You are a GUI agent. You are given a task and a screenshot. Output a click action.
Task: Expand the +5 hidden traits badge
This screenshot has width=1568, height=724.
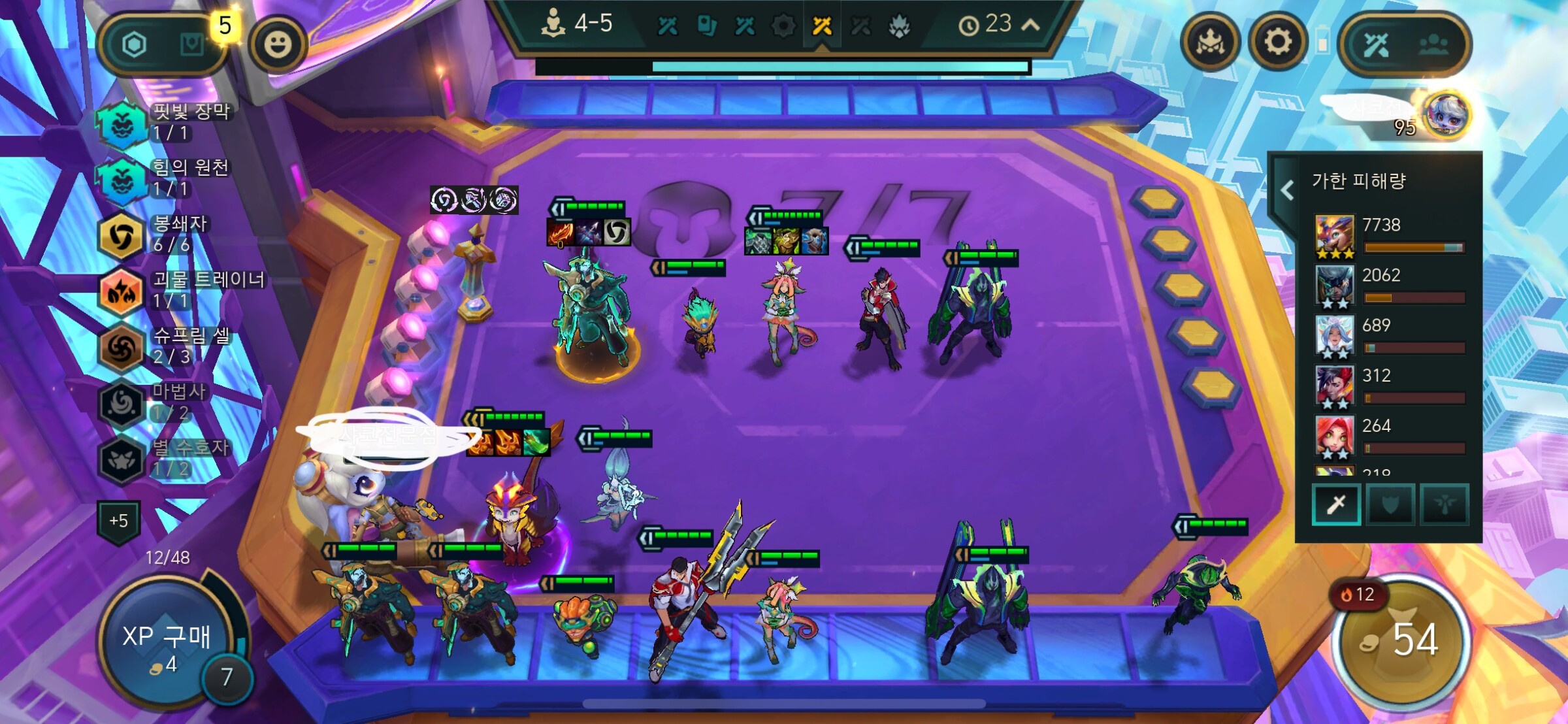[119, 521]
